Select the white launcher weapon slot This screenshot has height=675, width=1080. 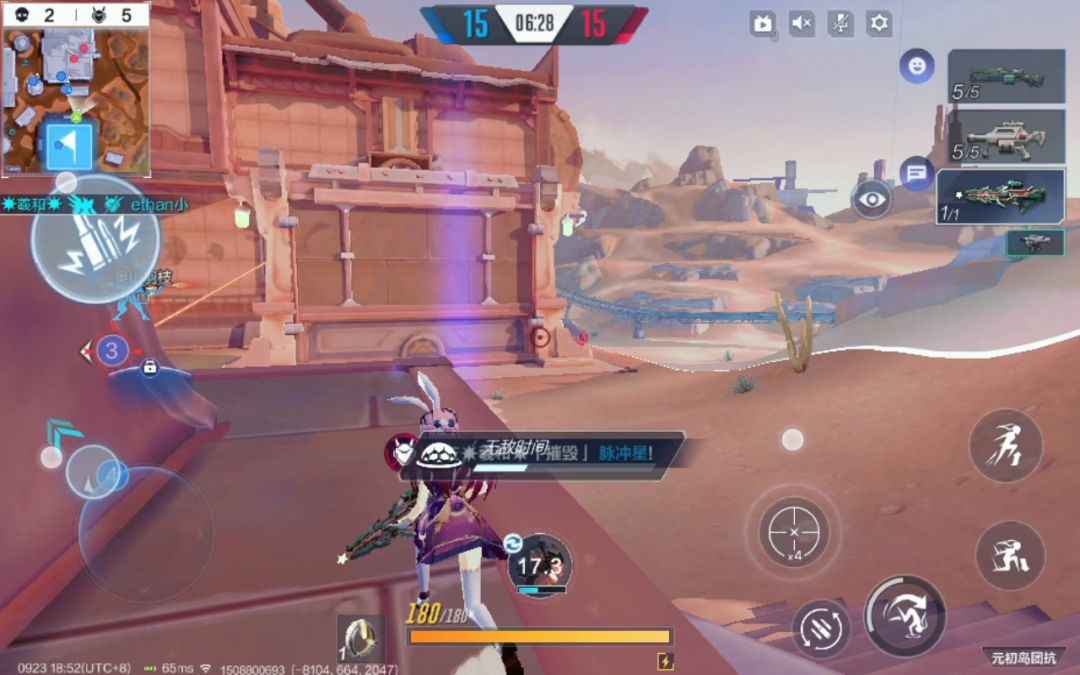pos(1007,136)
